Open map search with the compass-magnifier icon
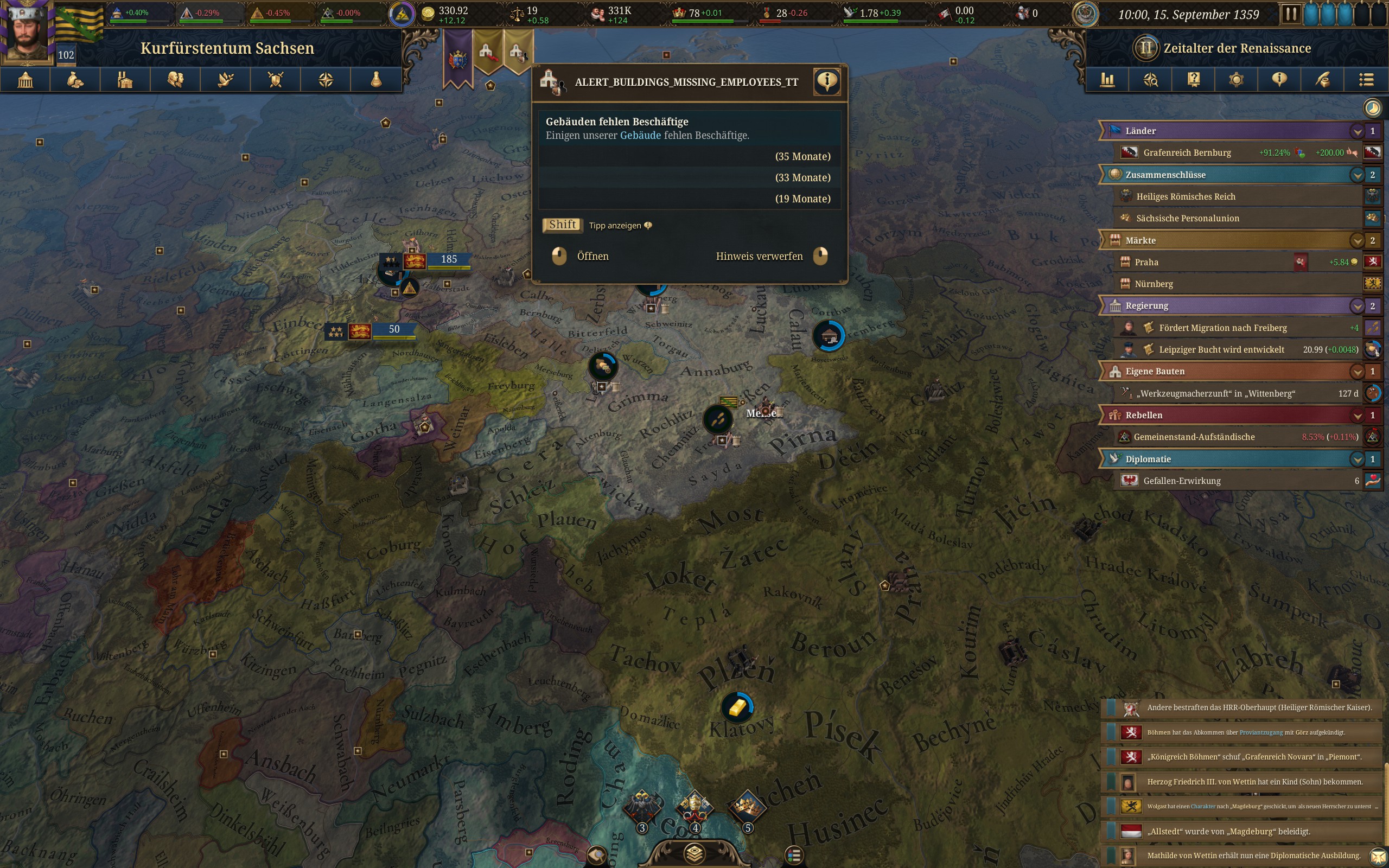 [x=1151, y=79]
